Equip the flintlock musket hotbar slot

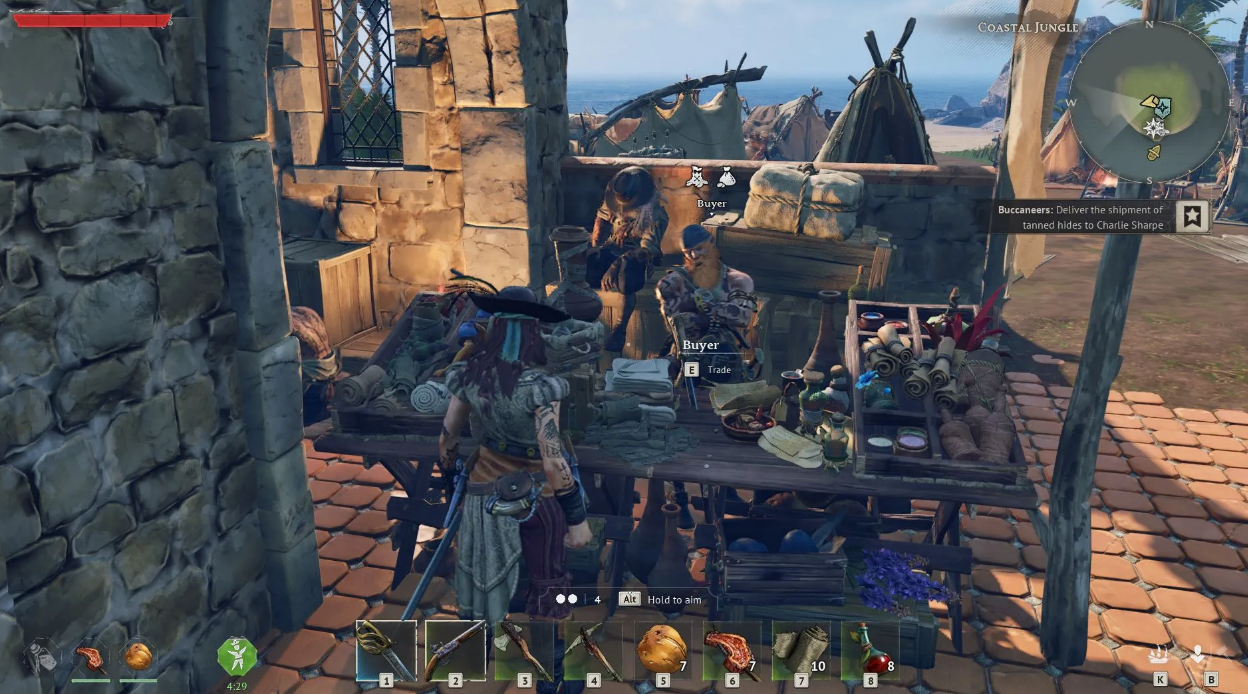point(455,648)
